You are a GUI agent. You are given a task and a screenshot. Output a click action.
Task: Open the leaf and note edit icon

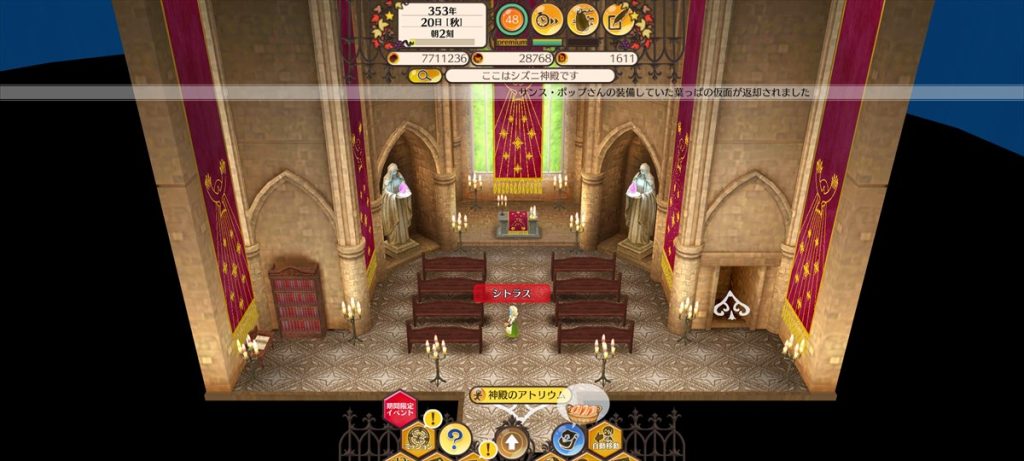click(x=618, y=18)
